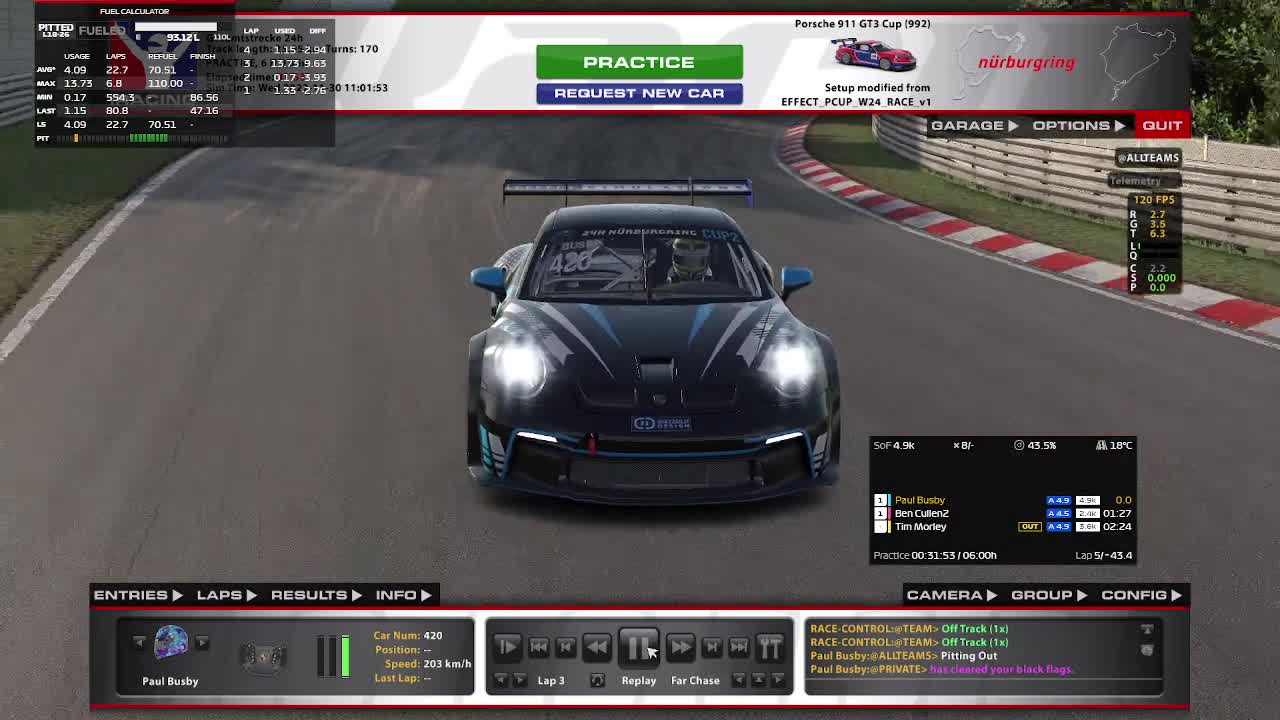Open the Options menu
The image size is (1280, 720).
(x=1078, y=125)
